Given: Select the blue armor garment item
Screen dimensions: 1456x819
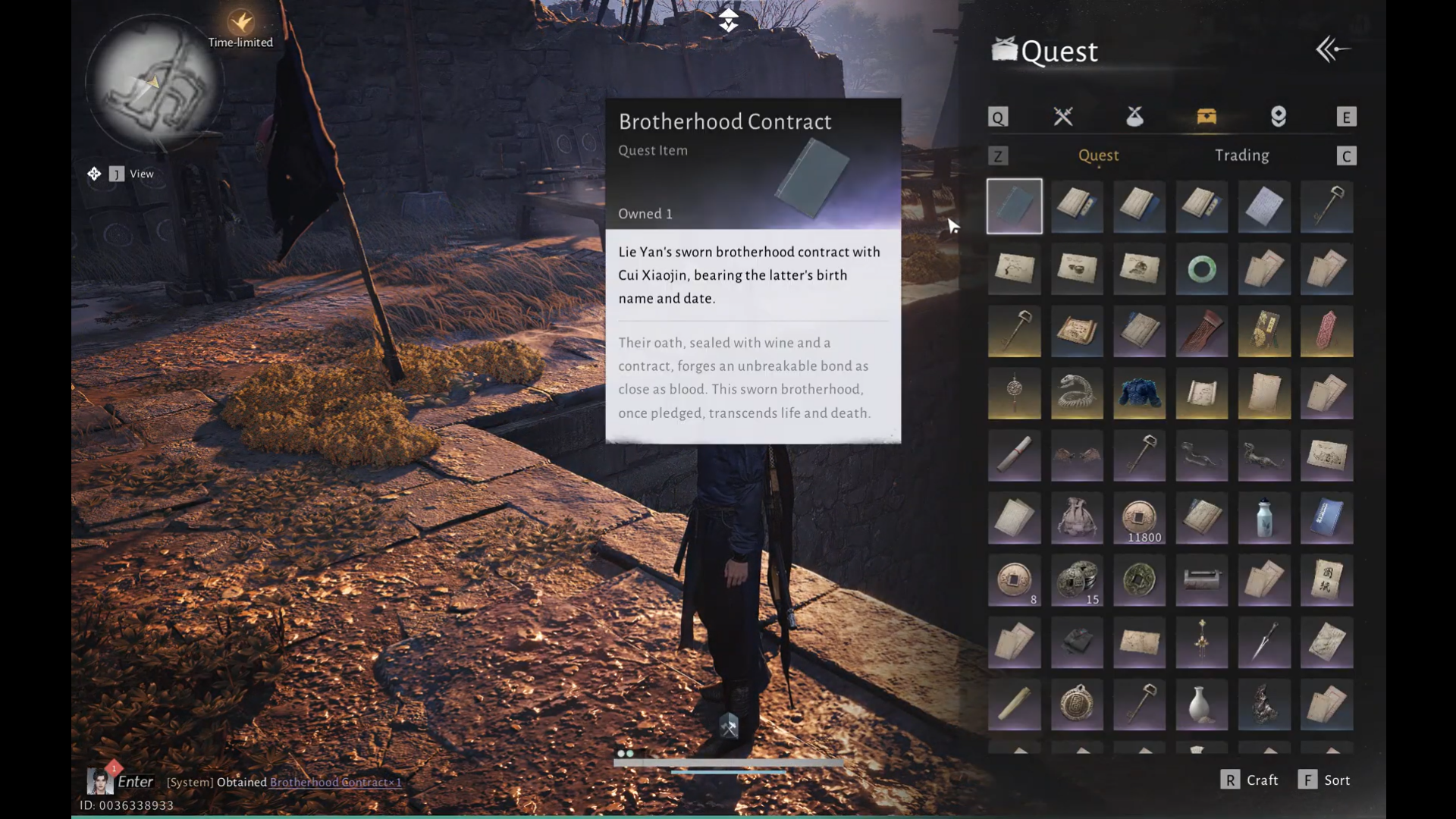Looking at the screenshot, I should pyautogui.click(x=1139, y=394).
